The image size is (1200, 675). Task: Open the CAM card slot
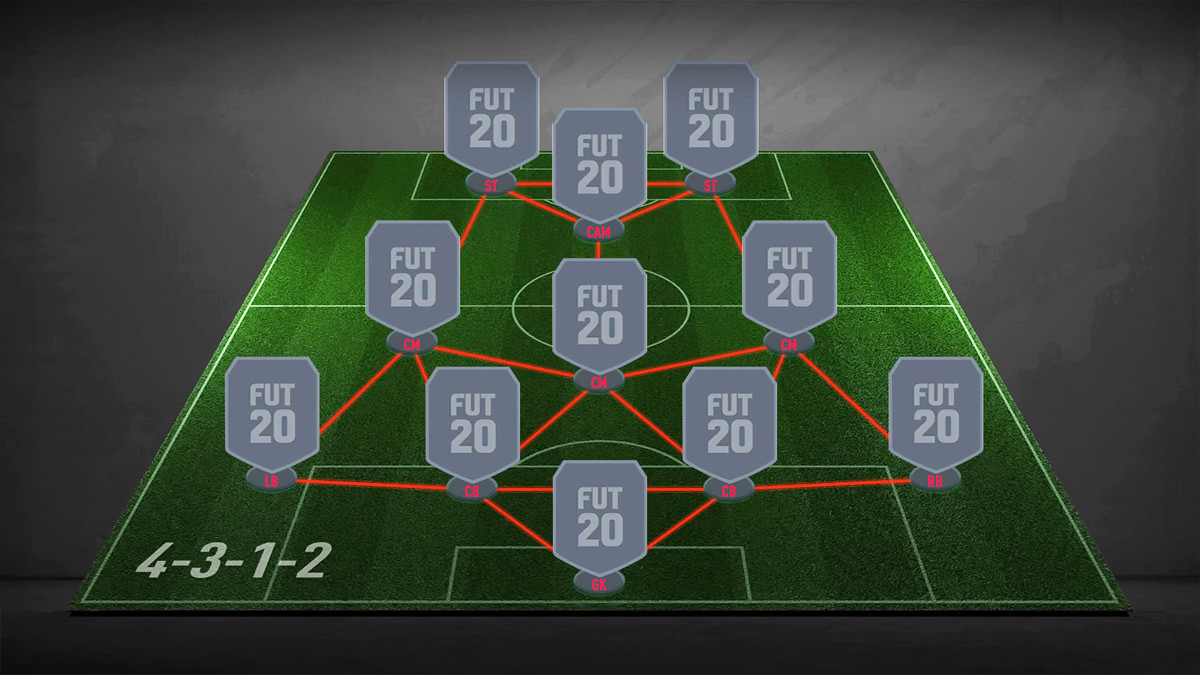[x=600, y=167]
